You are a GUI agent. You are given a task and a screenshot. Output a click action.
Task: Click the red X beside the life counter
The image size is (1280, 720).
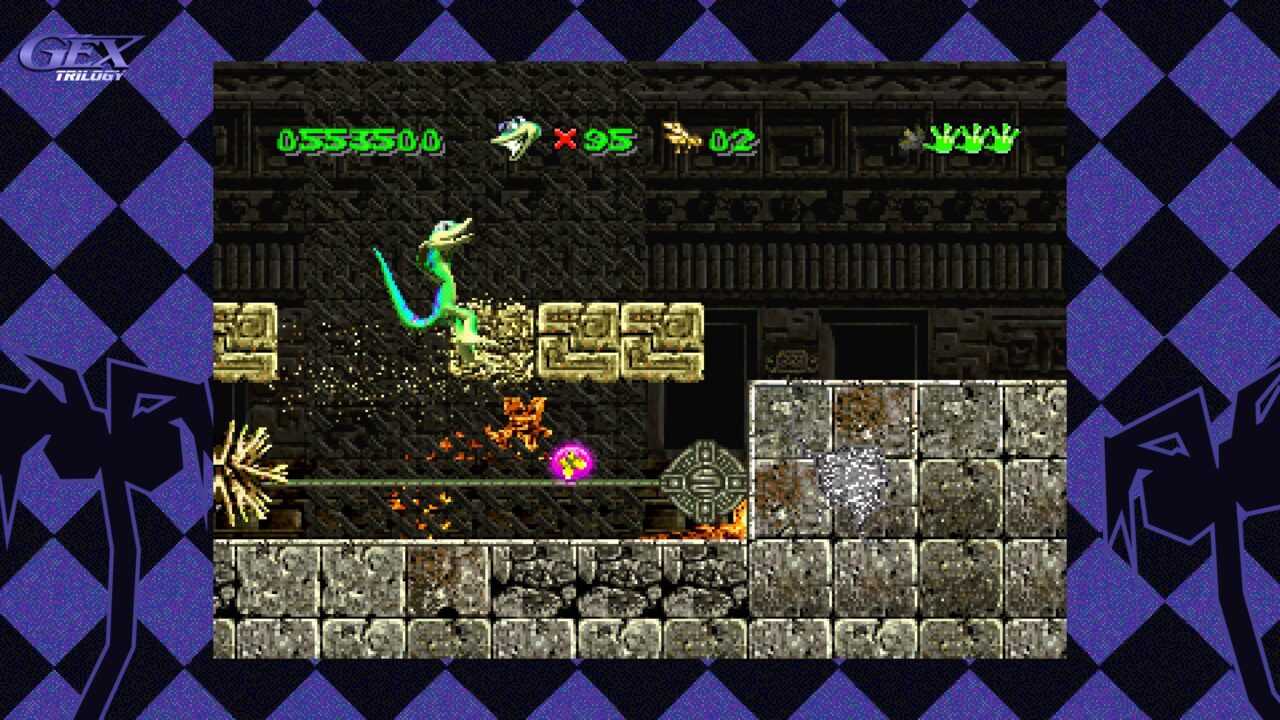pyautogui.click(x=566, y=138)
